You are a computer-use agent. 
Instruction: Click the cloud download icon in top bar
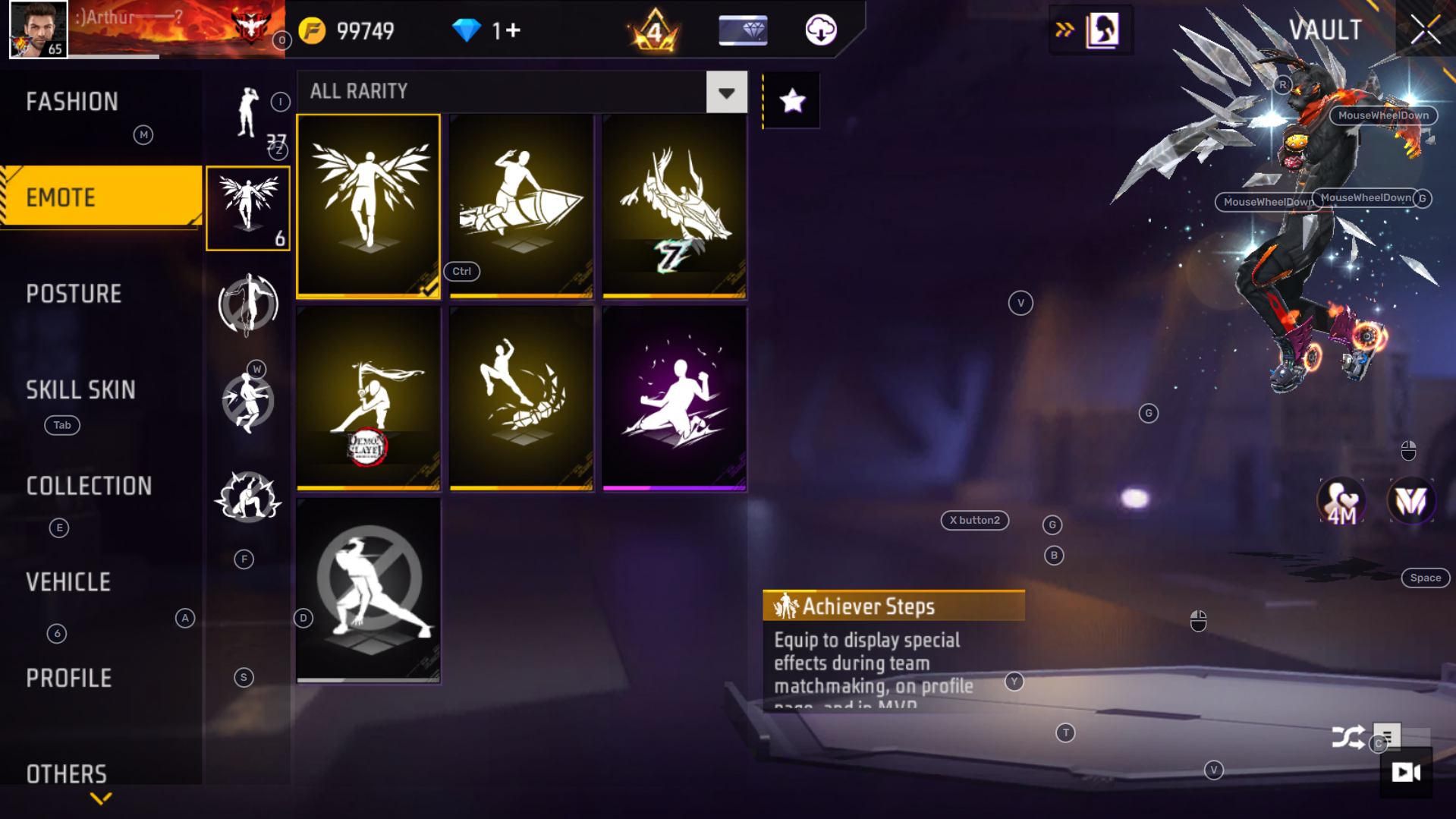click(x=819, y=30)
